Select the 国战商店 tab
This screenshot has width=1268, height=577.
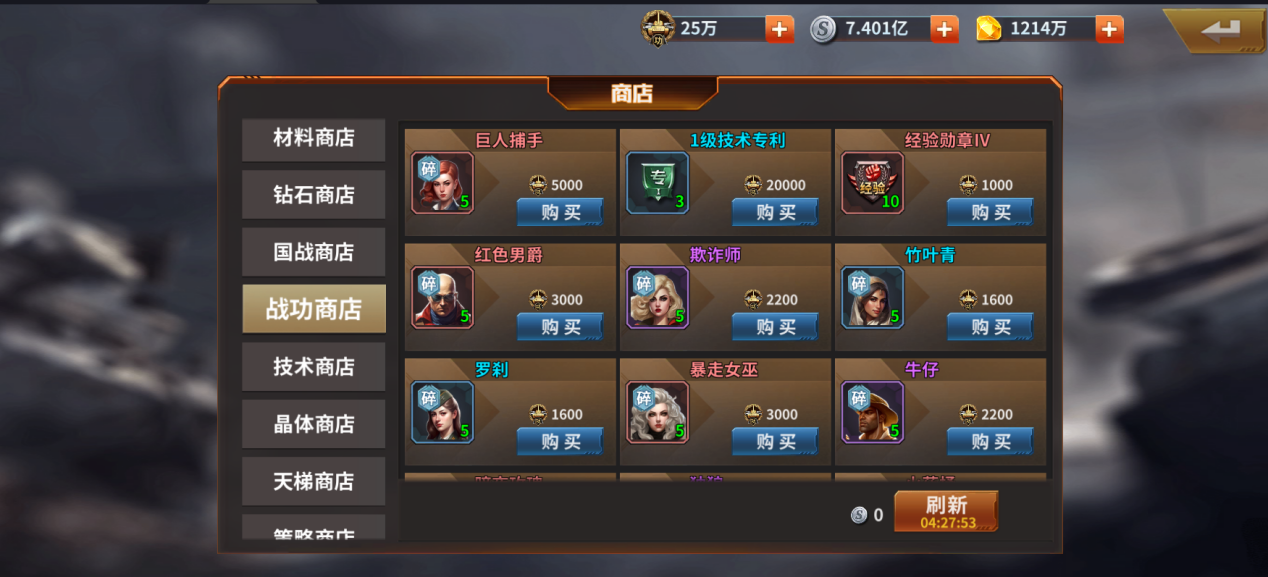(313, 252)
